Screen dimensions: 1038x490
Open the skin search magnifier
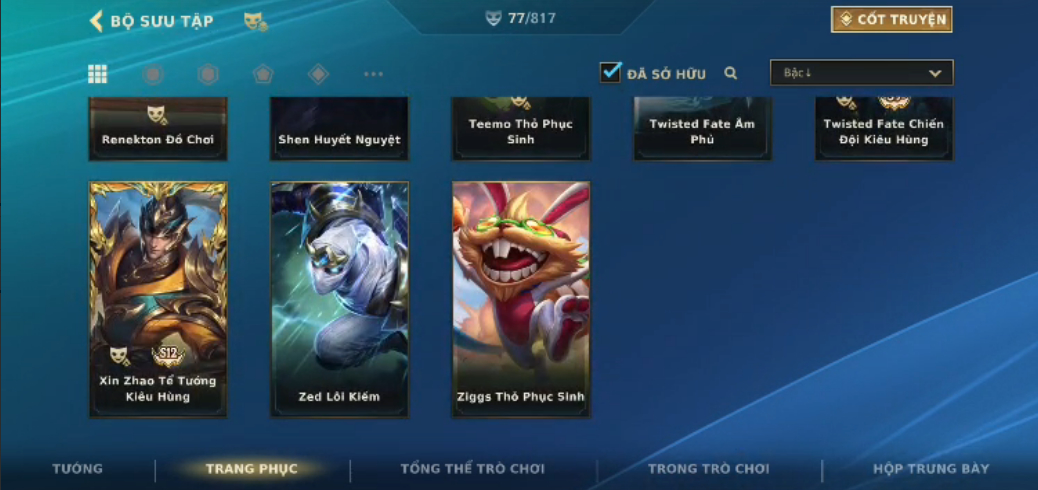731,73
